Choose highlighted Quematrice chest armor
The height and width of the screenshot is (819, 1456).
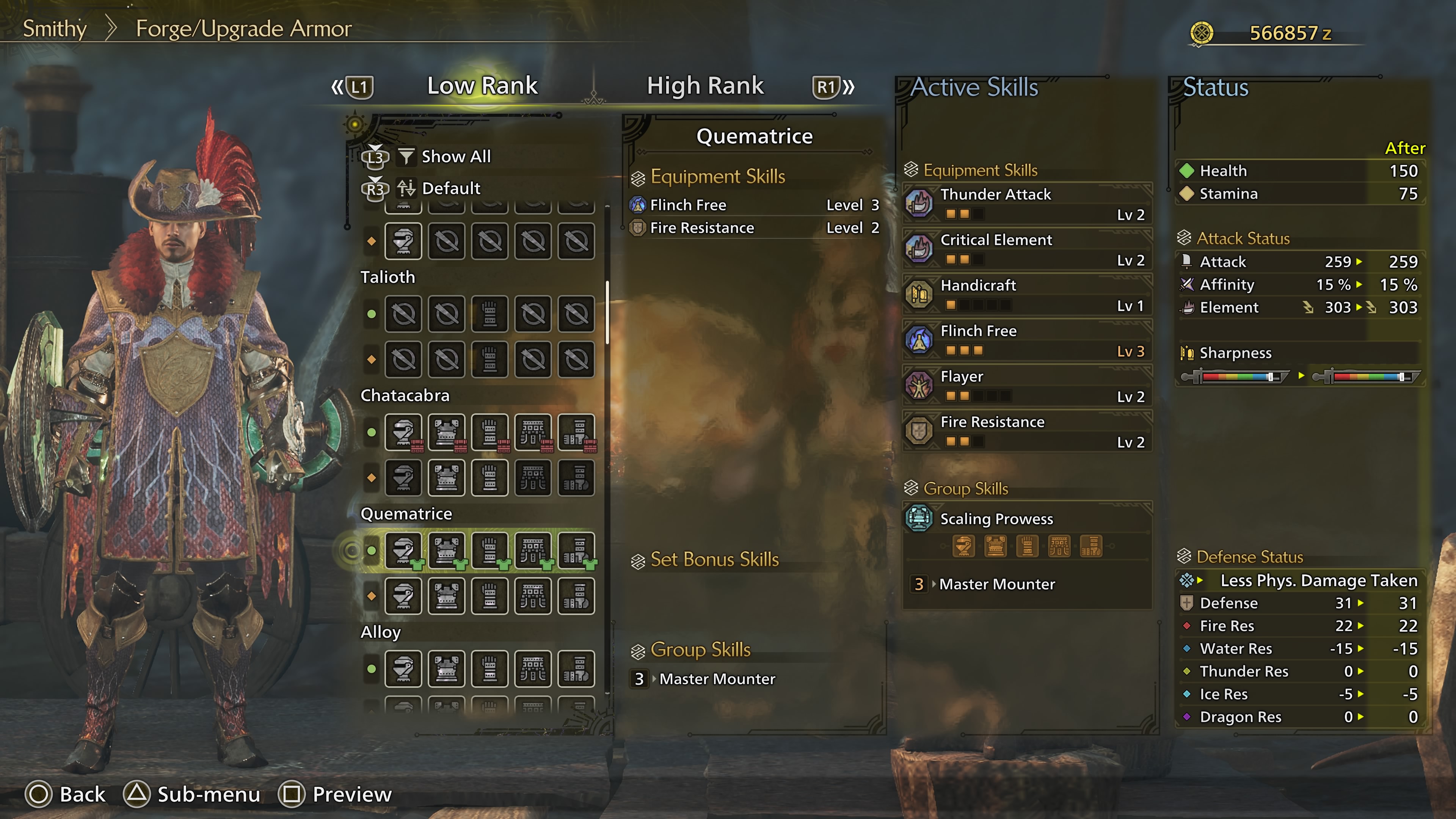click(447, 550)
